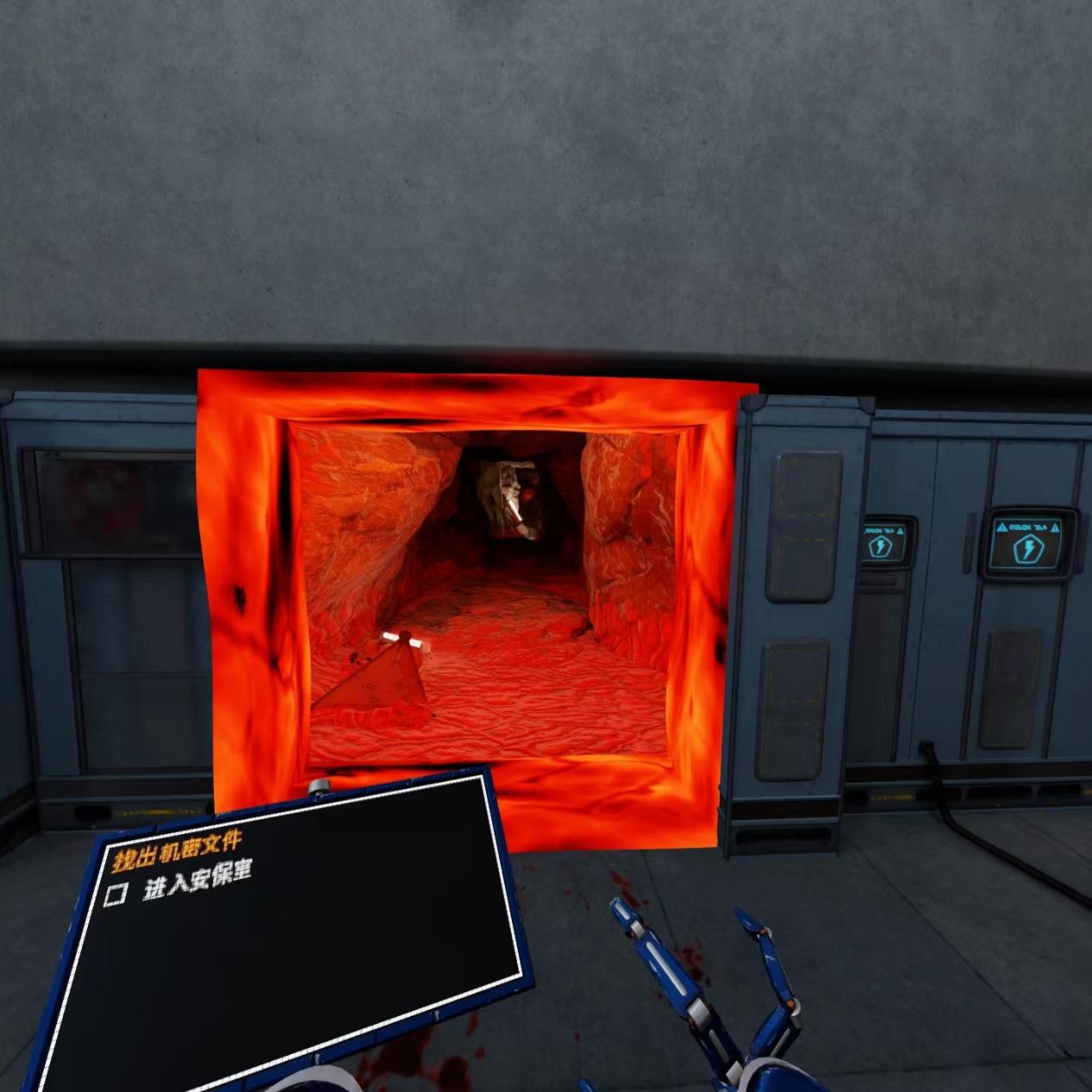Tick the 进入安保室 objective checkbox
This screenshot has width=1092, height=1092.
click(x=115, y=894)
